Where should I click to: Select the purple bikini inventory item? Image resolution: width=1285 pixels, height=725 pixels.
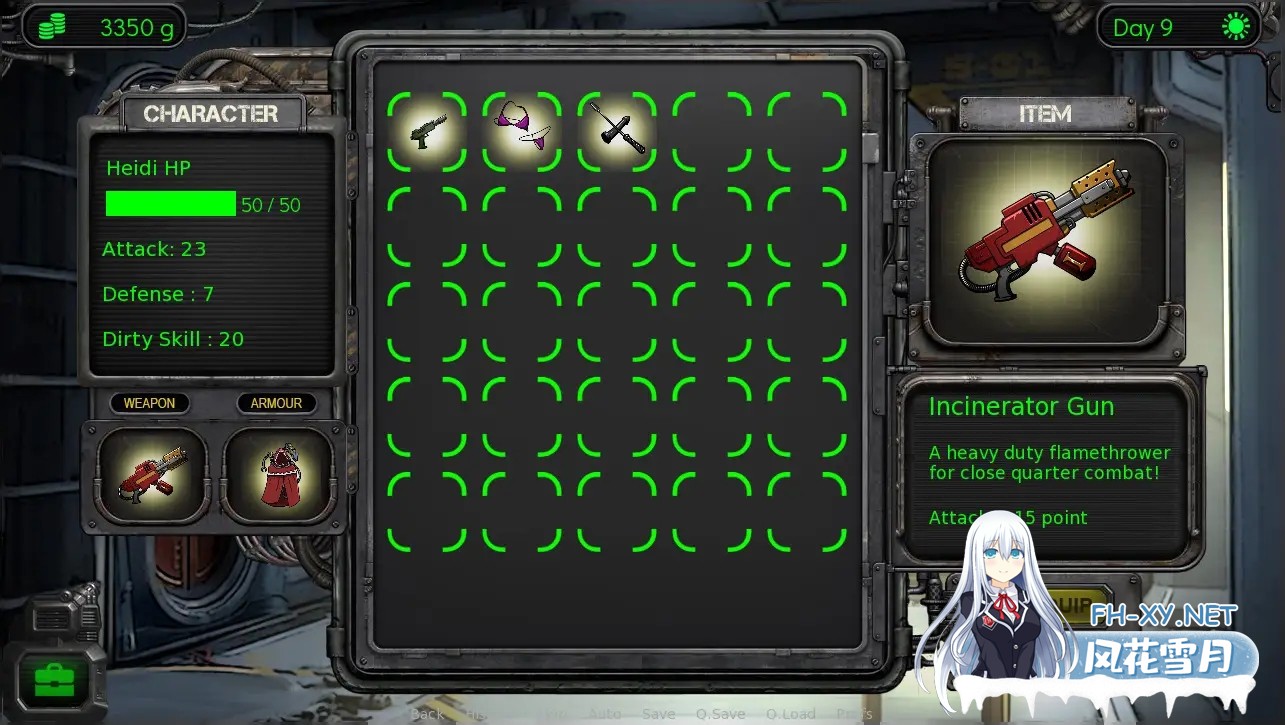[x=520, y=131]
